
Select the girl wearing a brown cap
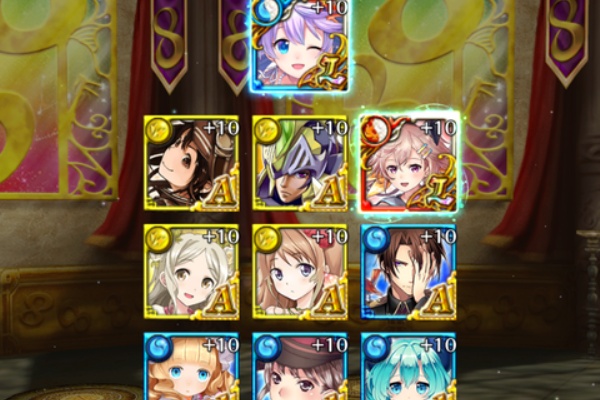click(300, 368)
